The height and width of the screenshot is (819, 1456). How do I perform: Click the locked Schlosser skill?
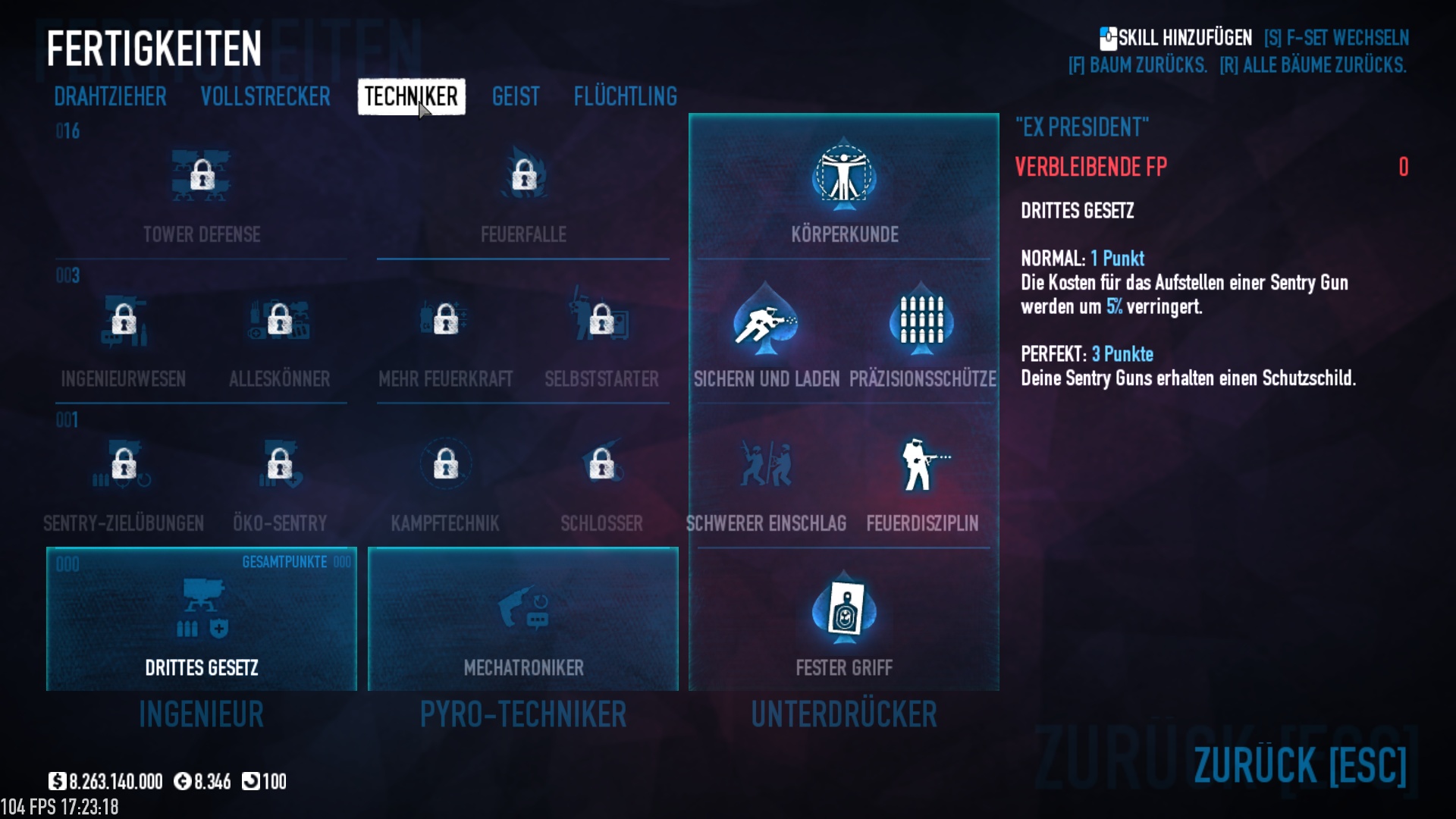pyautogui.click(x=601, y=465)
